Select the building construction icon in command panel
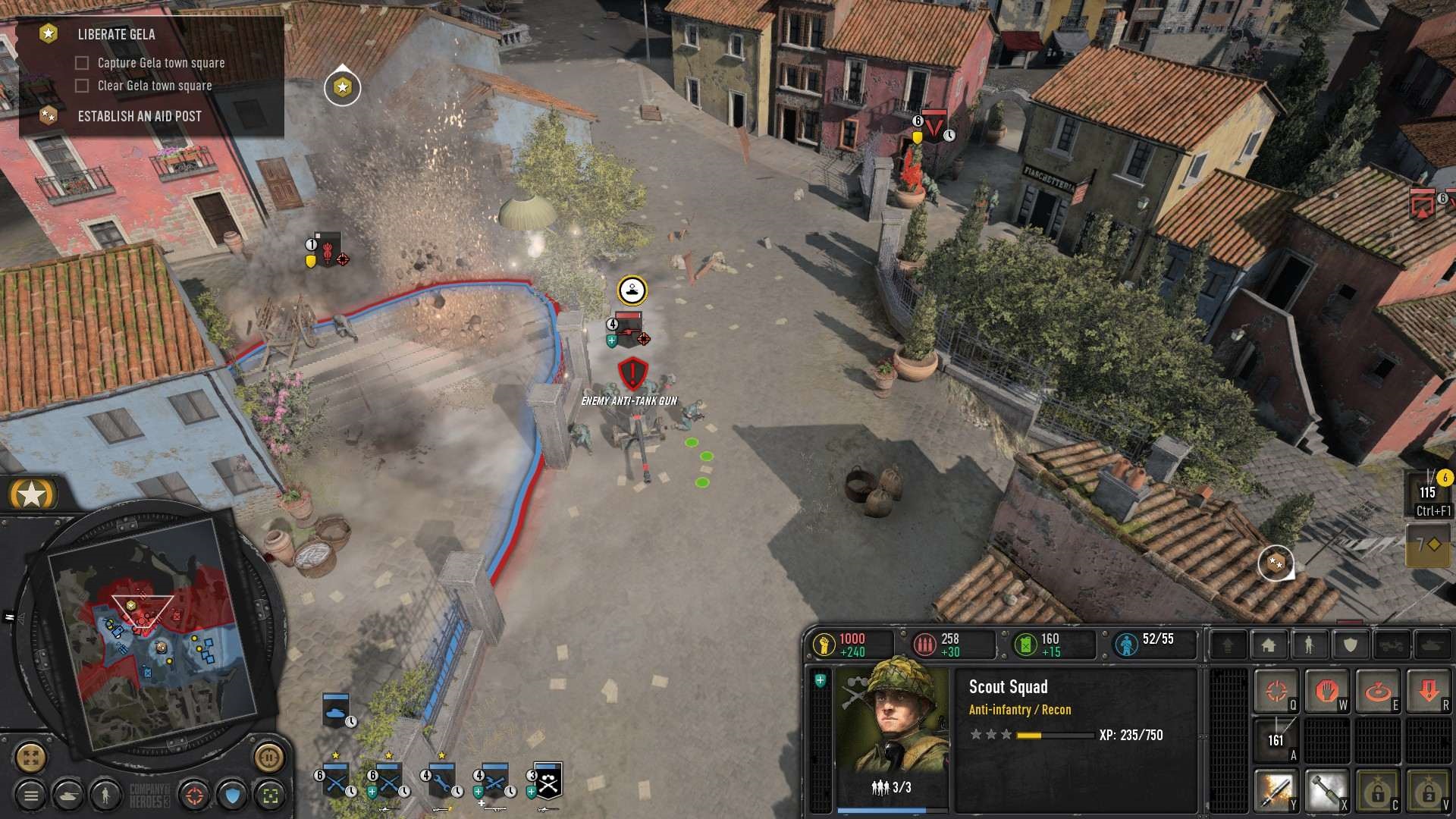 (1268, 645)
